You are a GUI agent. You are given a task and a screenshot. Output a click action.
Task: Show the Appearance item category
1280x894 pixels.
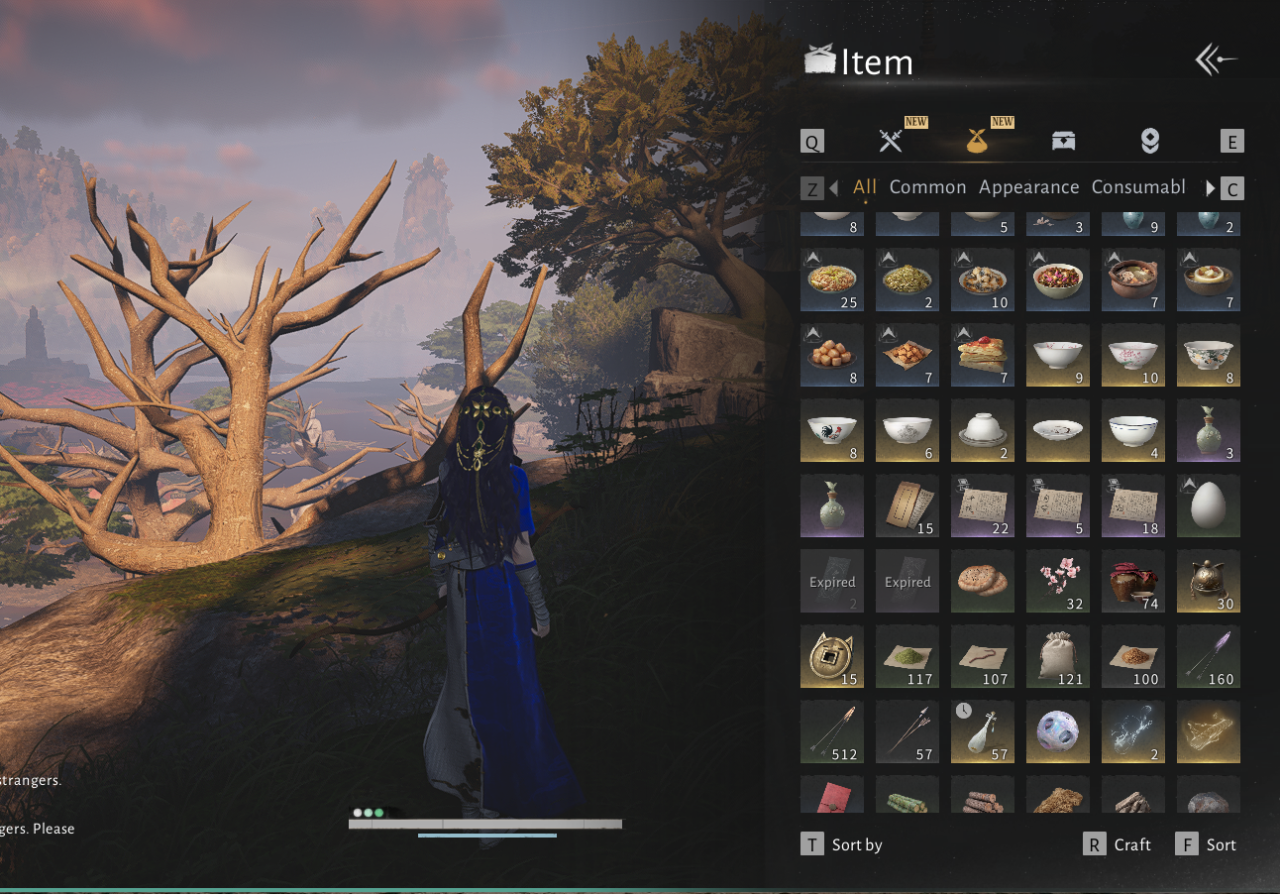[x=1029, y=187]
